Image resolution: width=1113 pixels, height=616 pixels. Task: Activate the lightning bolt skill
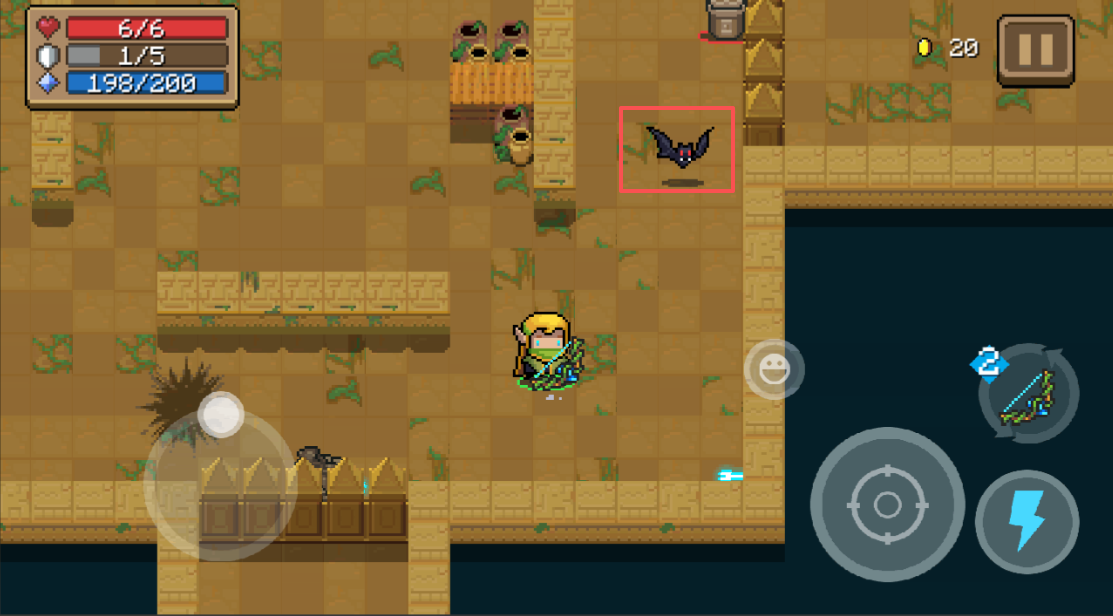tap(1026, 521)
